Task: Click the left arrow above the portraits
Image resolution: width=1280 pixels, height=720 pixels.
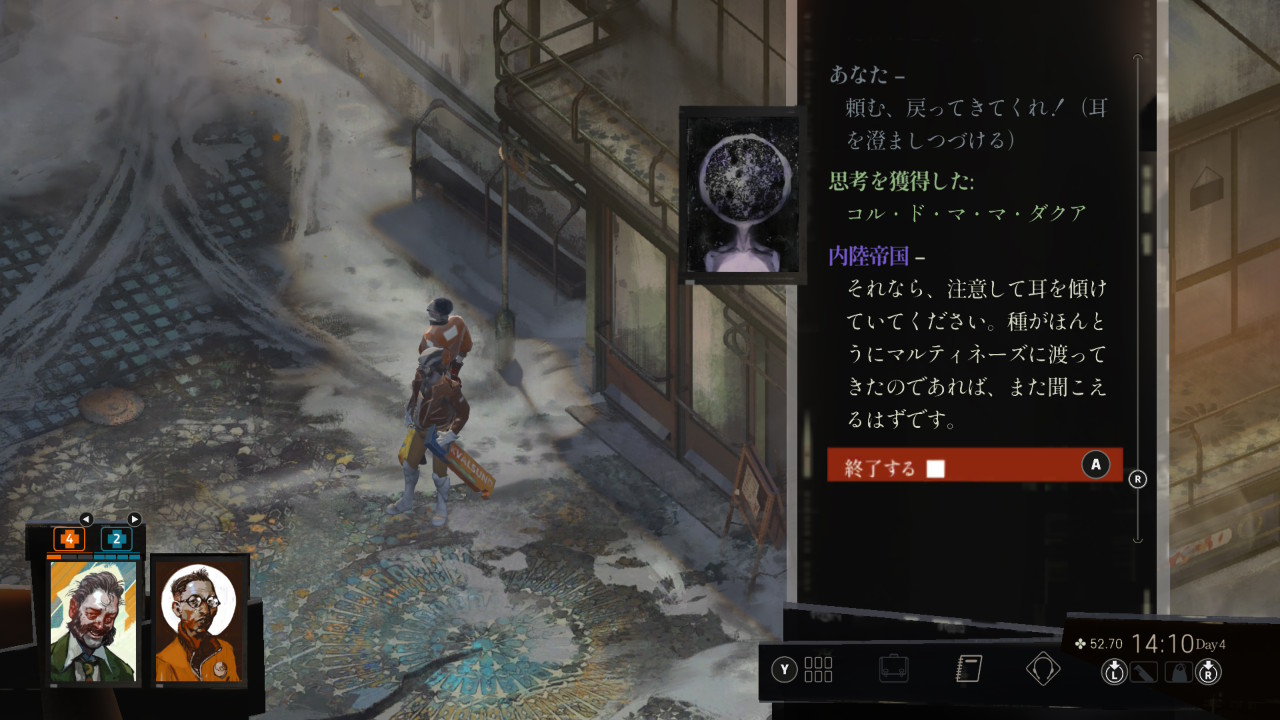Action: point(86,519)
